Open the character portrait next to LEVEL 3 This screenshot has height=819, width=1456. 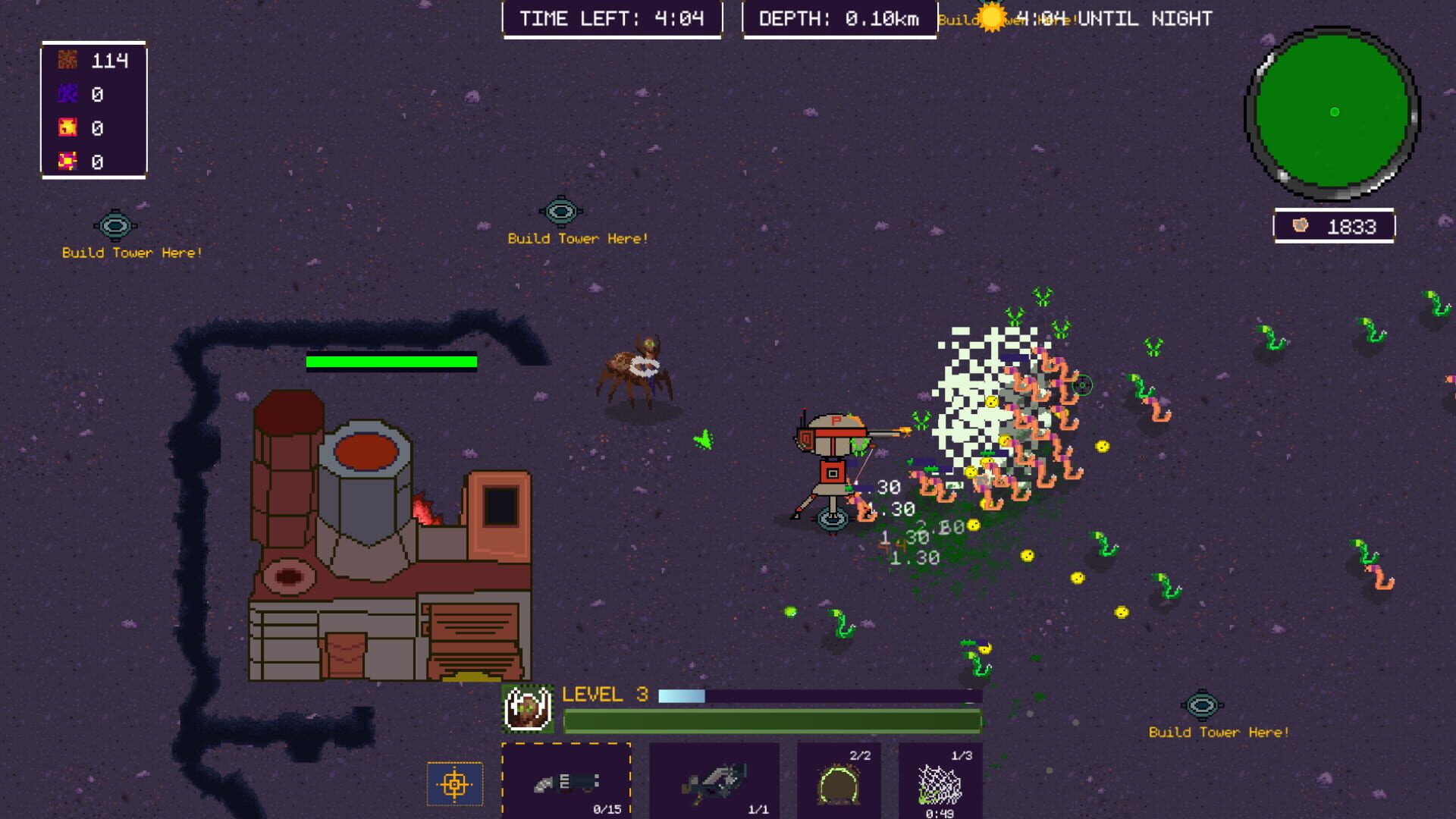pos(528,710)
